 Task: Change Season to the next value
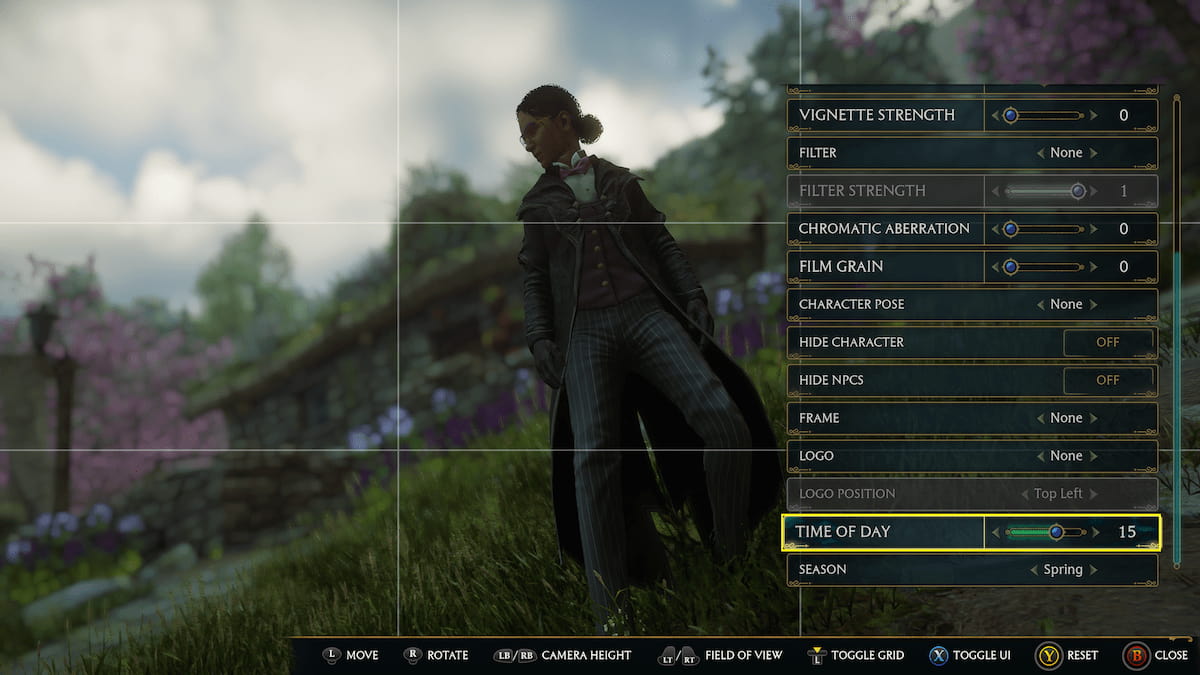1094,570
